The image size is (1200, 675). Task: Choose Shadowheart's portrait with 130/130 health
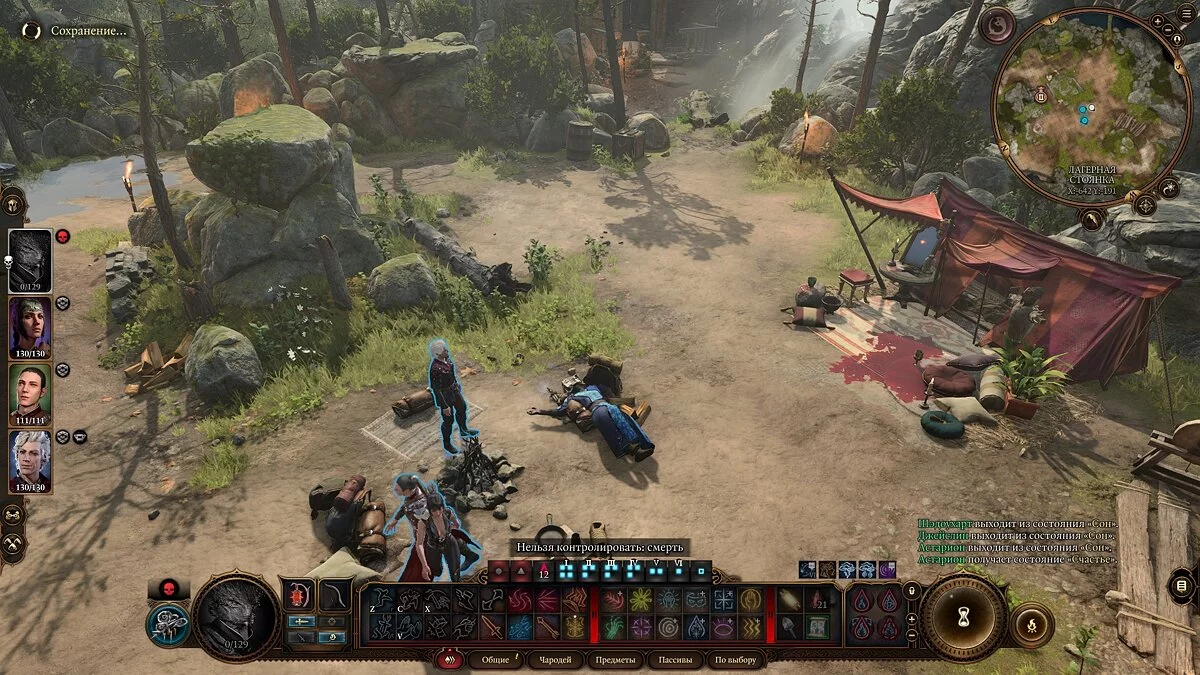30,328
